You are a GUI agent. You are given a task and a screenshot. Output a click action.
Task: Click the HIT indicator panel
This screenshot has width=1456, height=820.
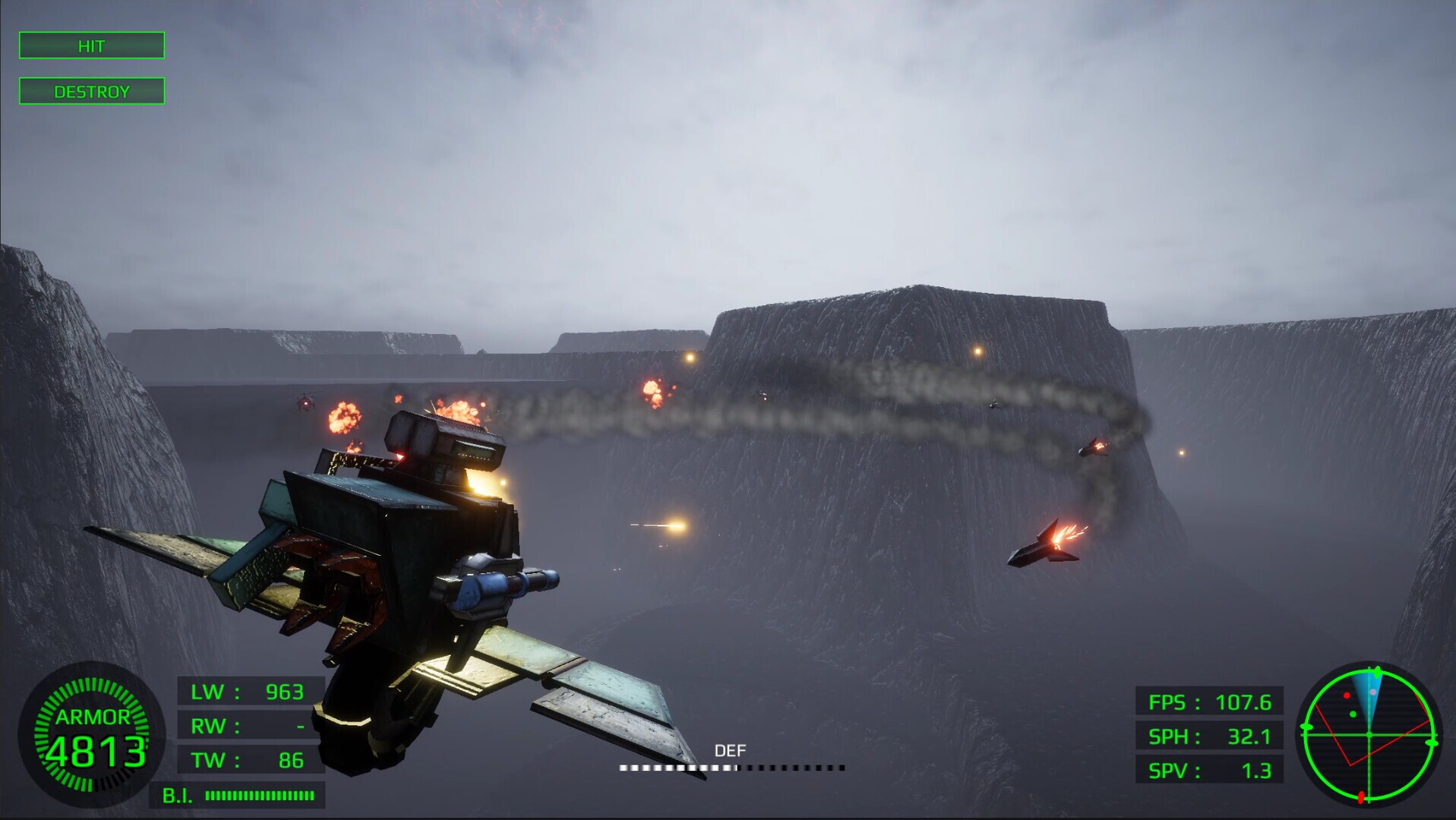91,46
